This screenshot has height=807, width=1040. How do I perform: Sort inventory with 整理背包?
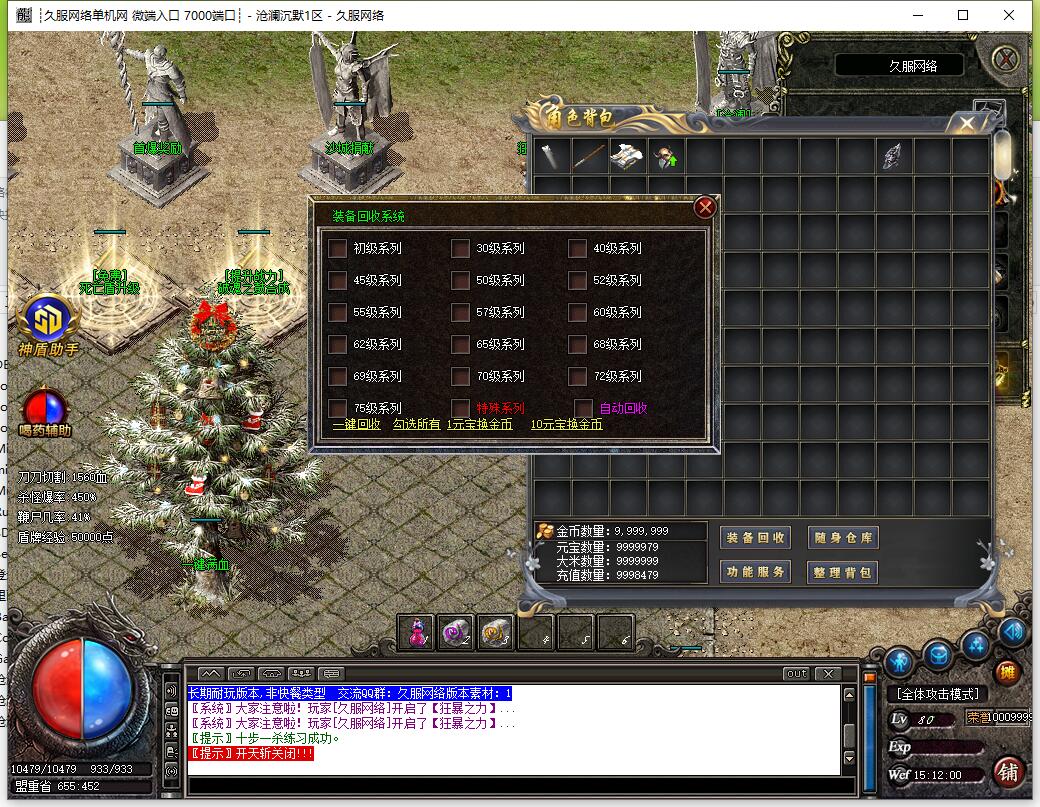[x=843, y=572]
